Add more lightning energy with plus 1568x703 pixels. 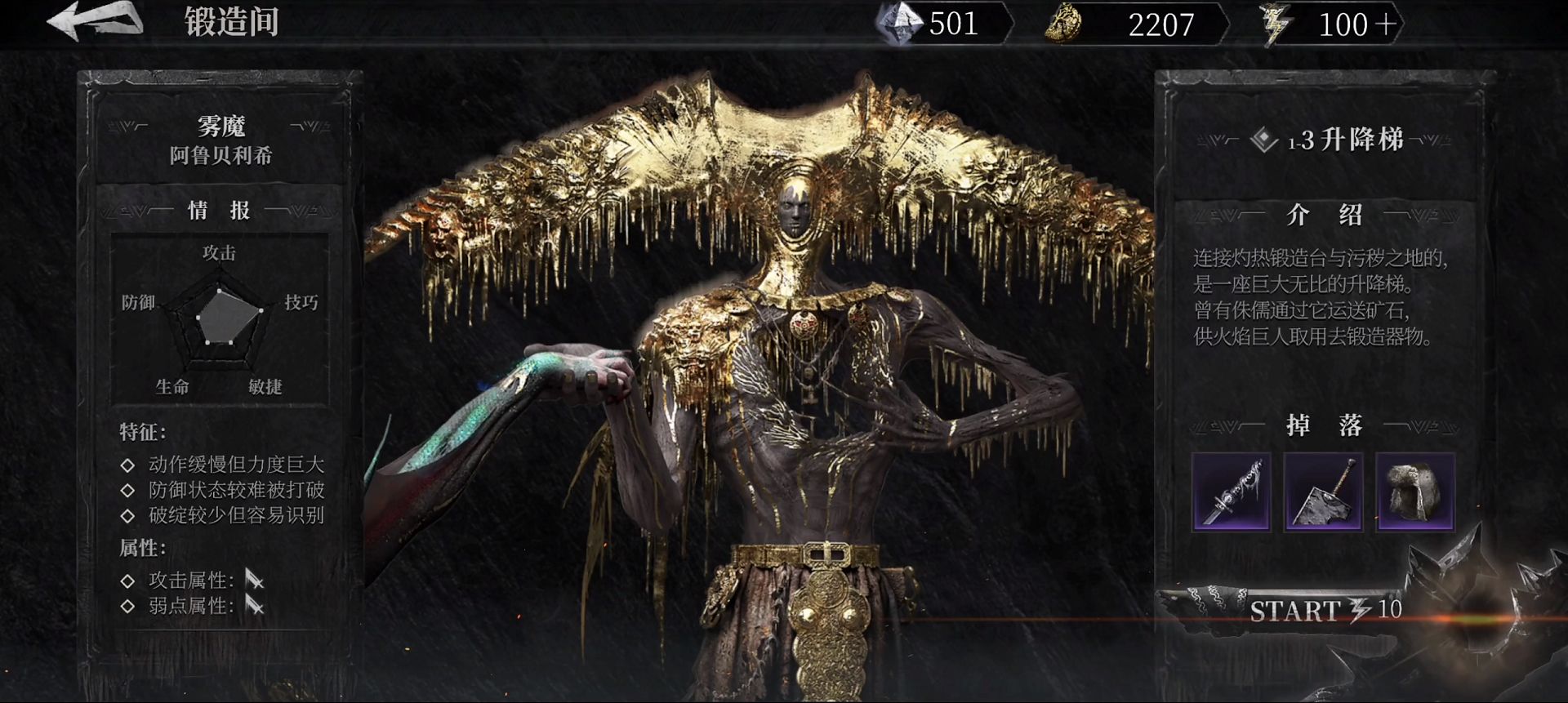[x=1385, y=24]
